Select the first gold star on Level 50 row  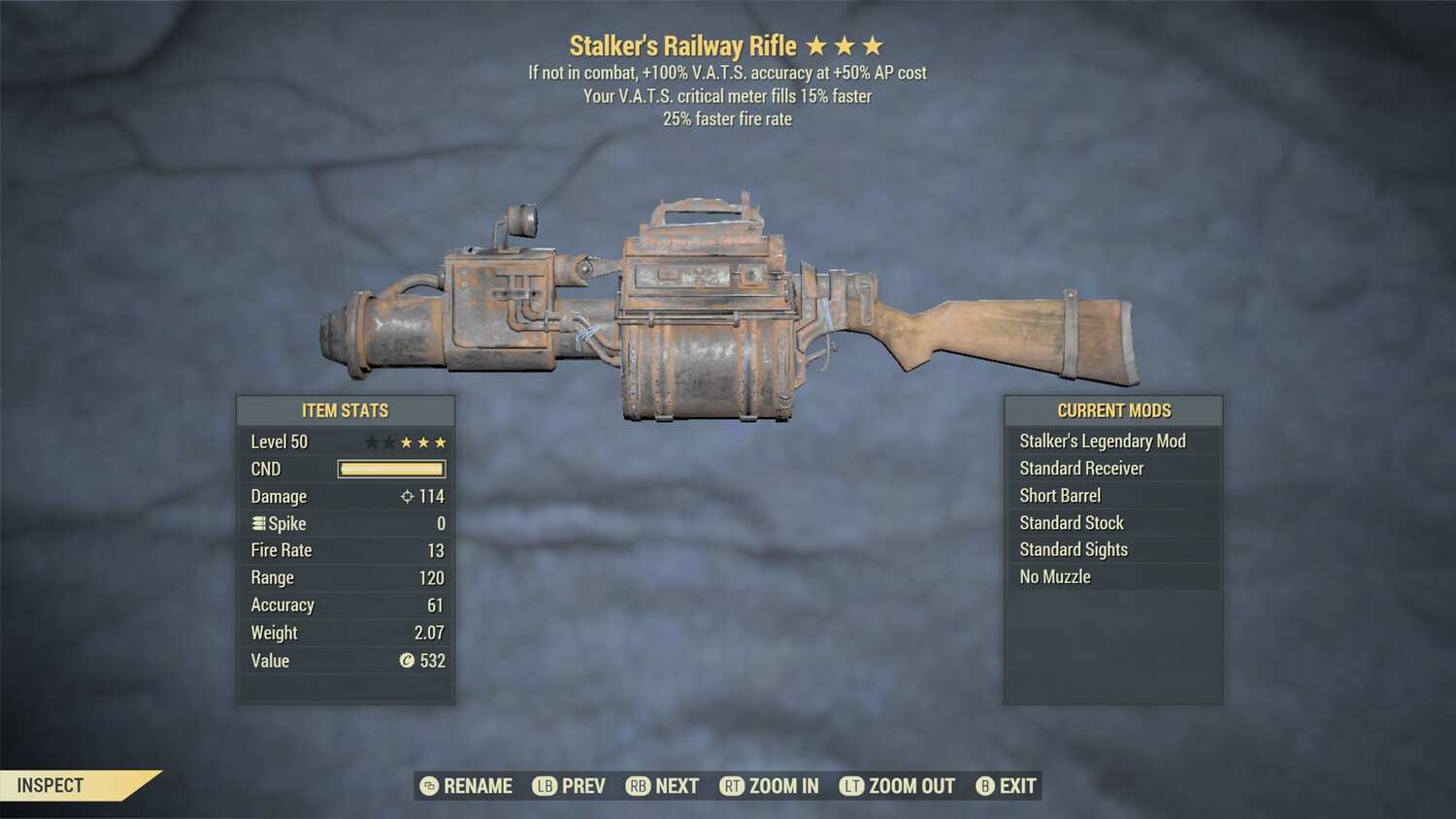[404, 442]
